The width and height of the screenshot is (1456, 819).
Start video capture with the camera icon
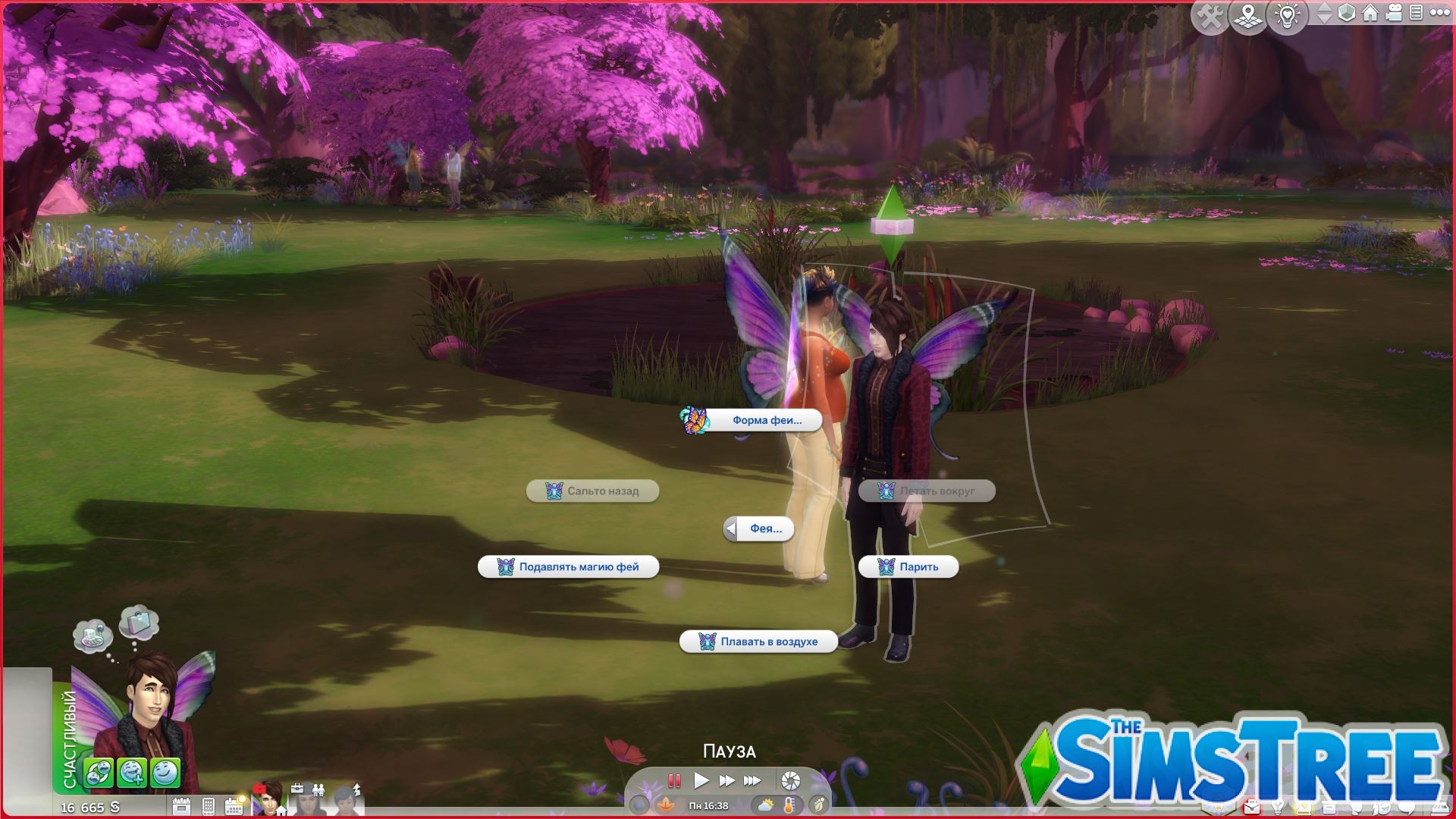click(x=1394, y=13)
